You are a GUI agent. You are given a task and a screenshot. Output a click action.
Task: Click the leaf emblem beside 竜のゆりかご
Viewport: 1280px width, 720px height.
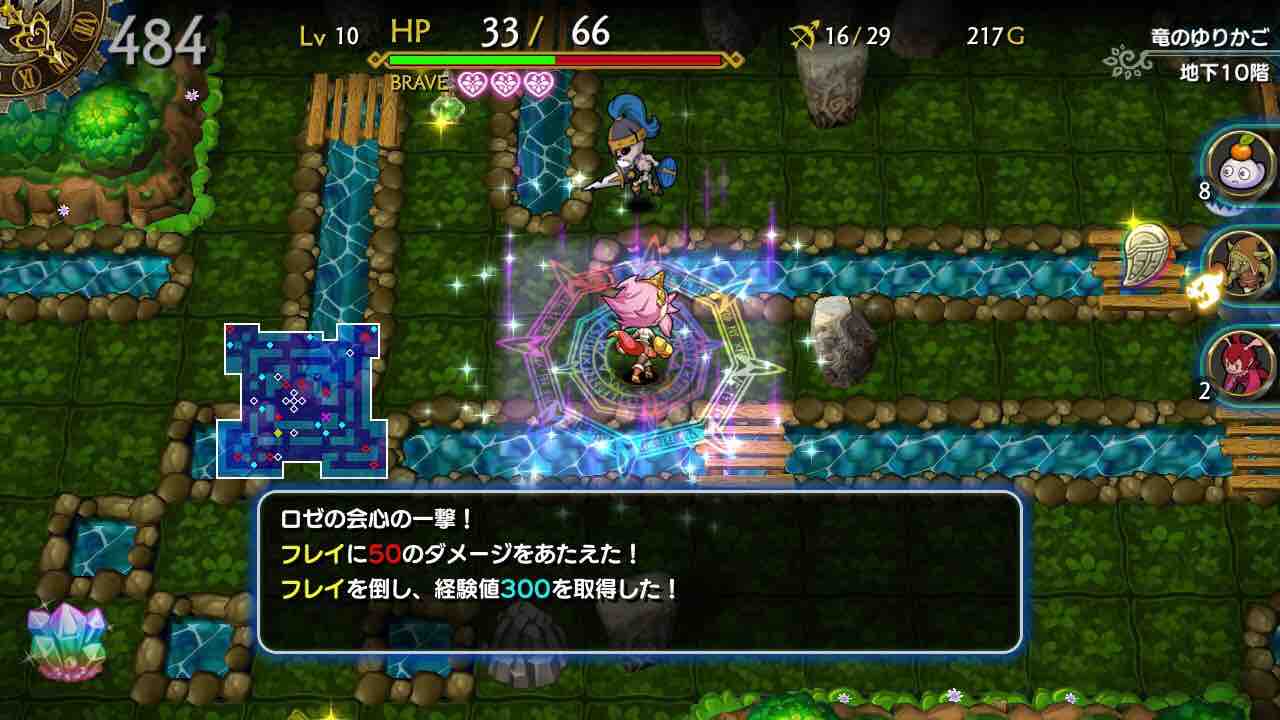[1128, 60]
